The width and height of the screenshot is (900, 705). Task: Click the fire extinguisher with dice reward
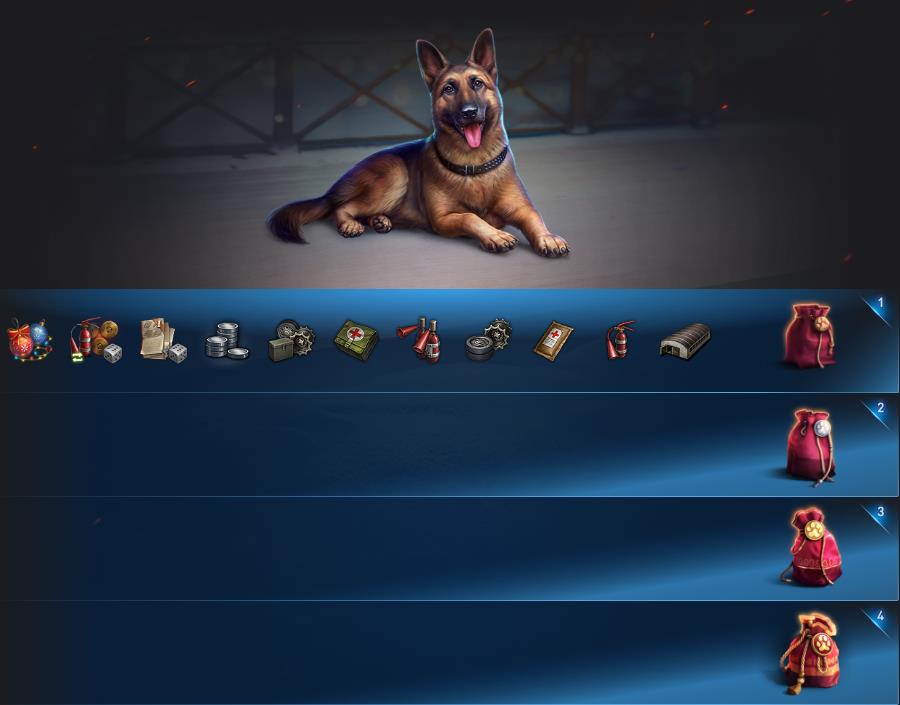click(x=95, y=340)
